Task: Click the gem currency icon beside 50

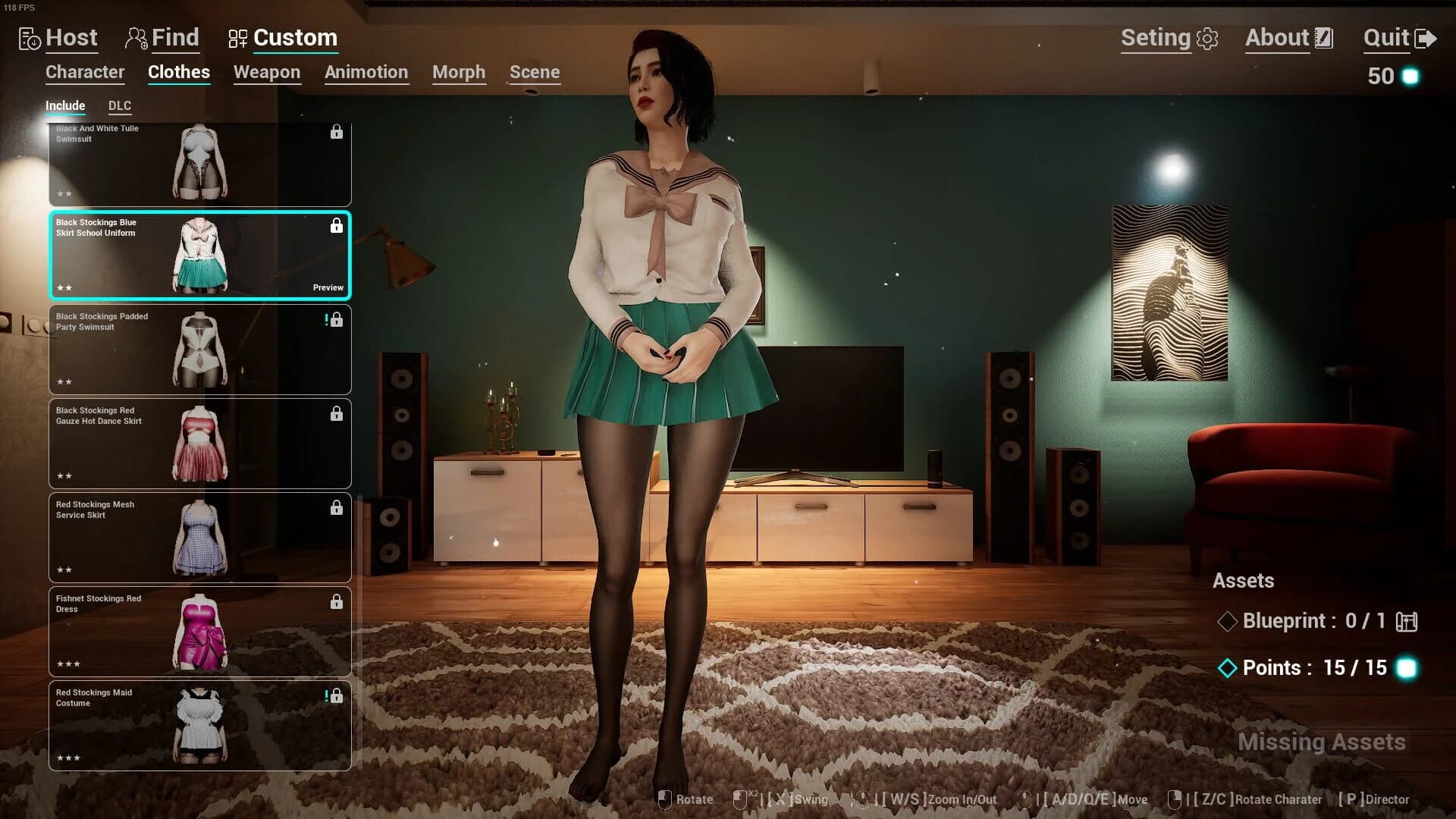Action: point(1412,75)
